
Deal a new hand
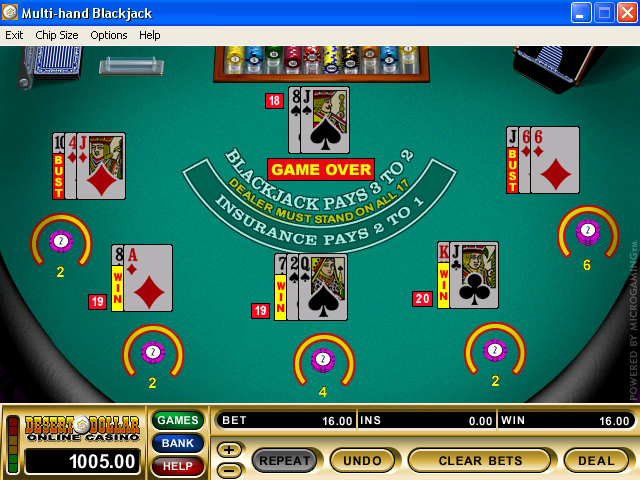[596, 460]
